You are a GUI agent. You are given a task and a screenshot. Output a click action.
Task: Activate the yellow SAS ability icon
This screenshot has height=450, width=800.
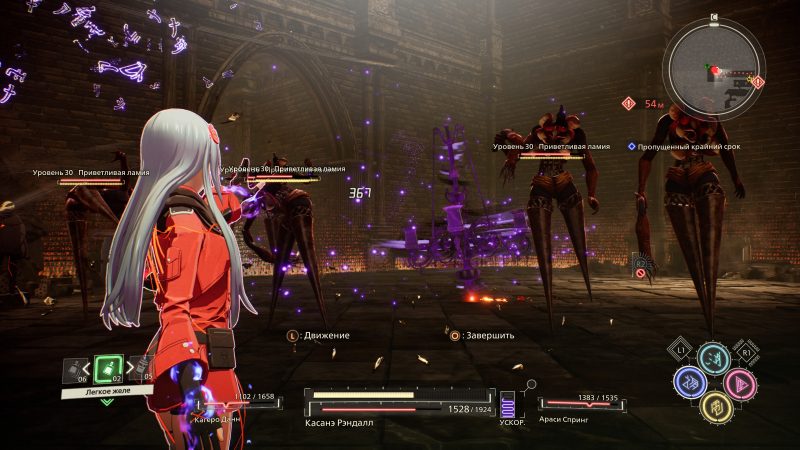coord(714,406)
